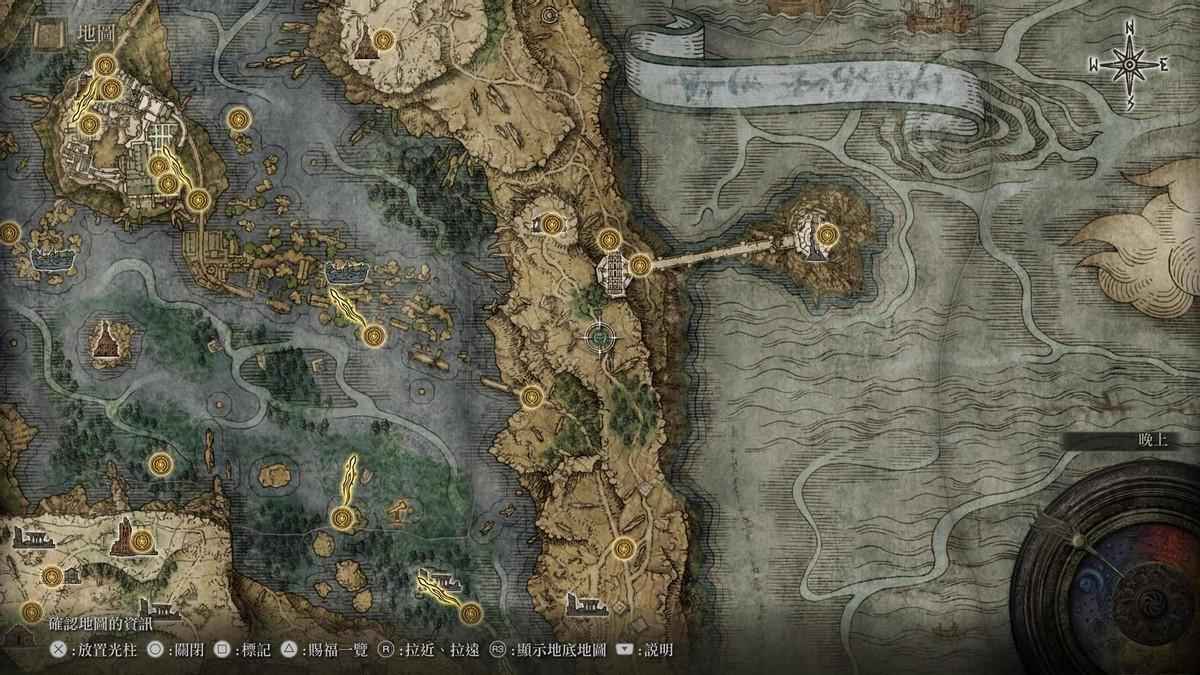Image resolution: width=1200 pixels, height=675 pixels.
Task: Choose the grace on the landmass's western shoreline
Action: click(x=531, y=397)
